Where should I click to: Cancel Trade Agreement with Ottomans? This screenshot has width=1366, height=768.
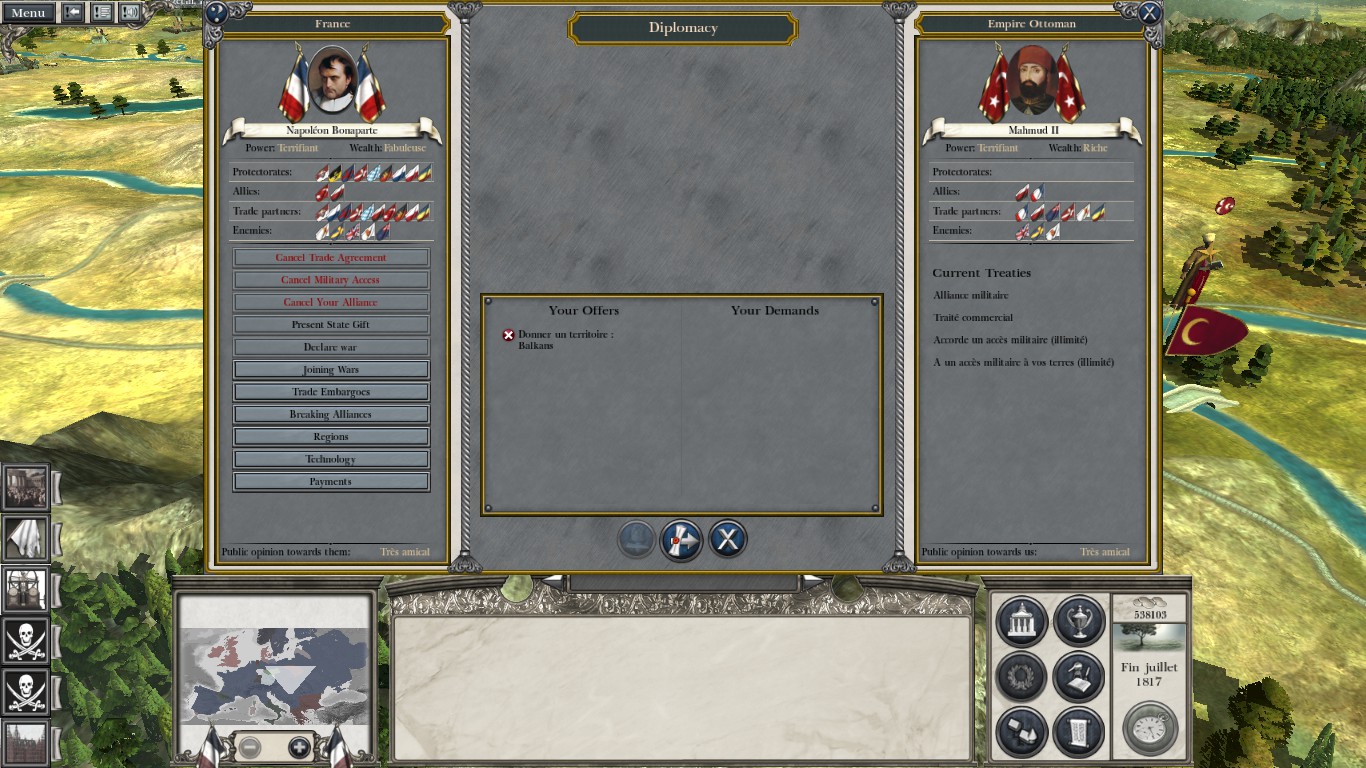pos(331,258)
